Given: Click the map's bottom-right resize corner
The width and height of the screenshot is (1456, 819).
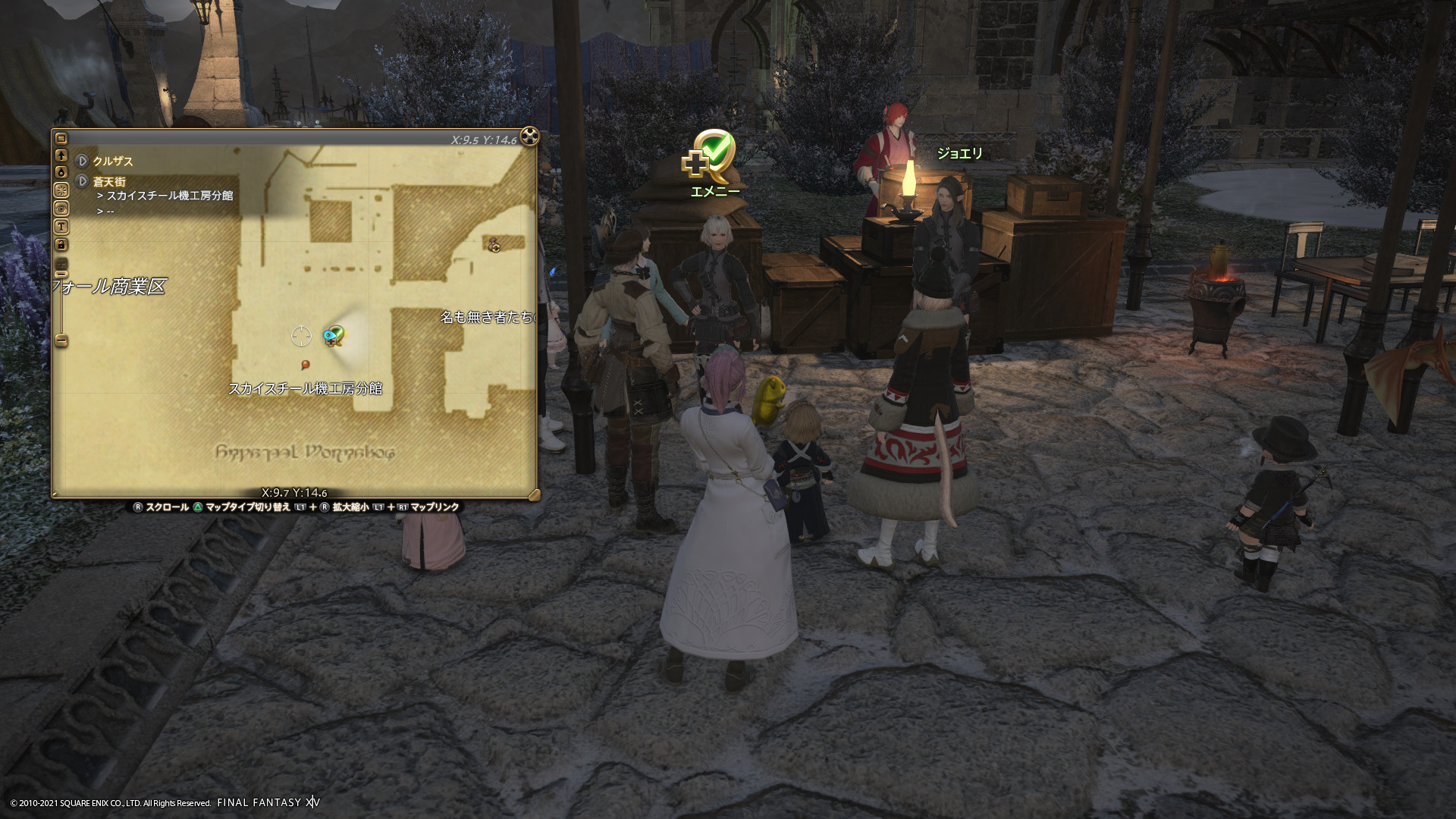Looking at the screenshot, I should tap(534, 495).
